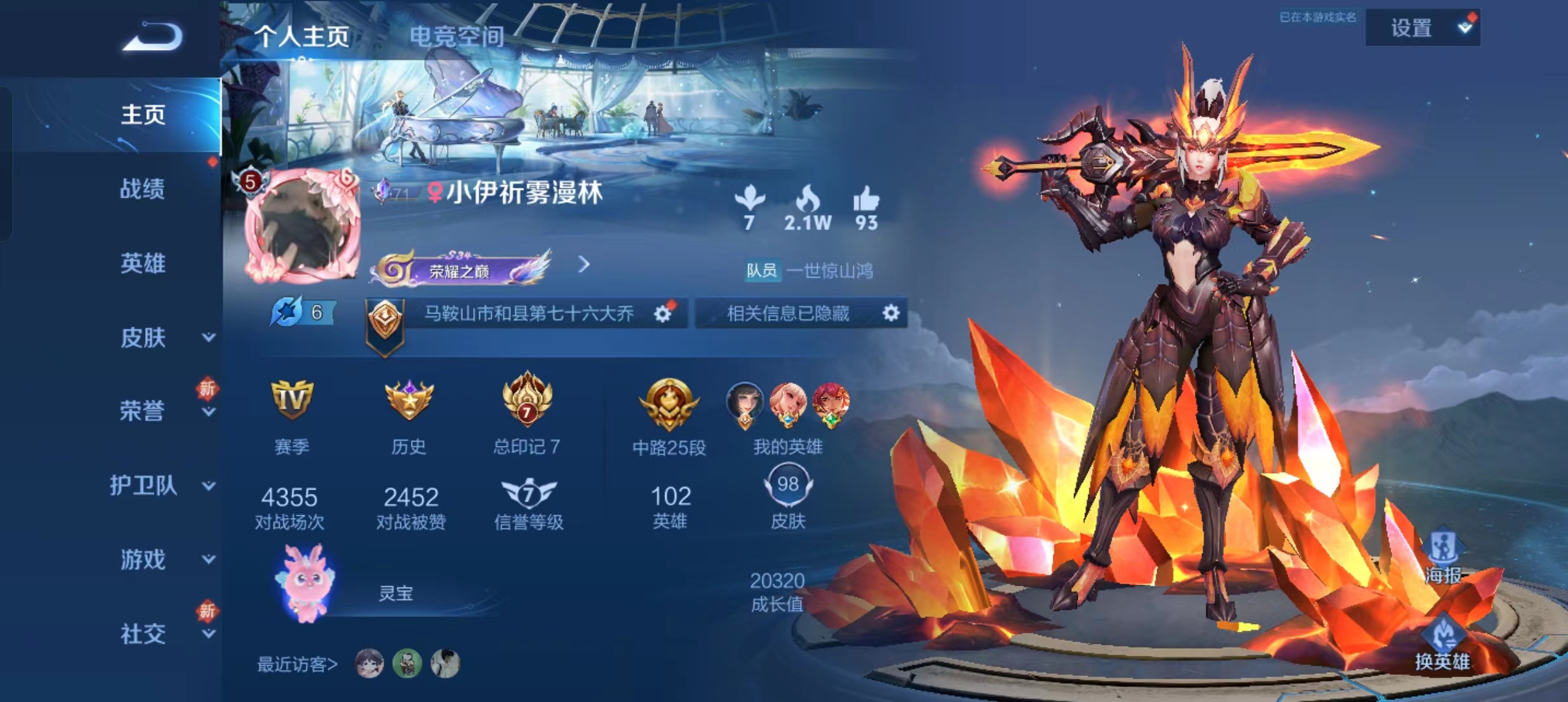The height and width of the screenshot is (702, 1568).
Task: Switch to the 电竞空间 tab
Action: coord(455,37)
